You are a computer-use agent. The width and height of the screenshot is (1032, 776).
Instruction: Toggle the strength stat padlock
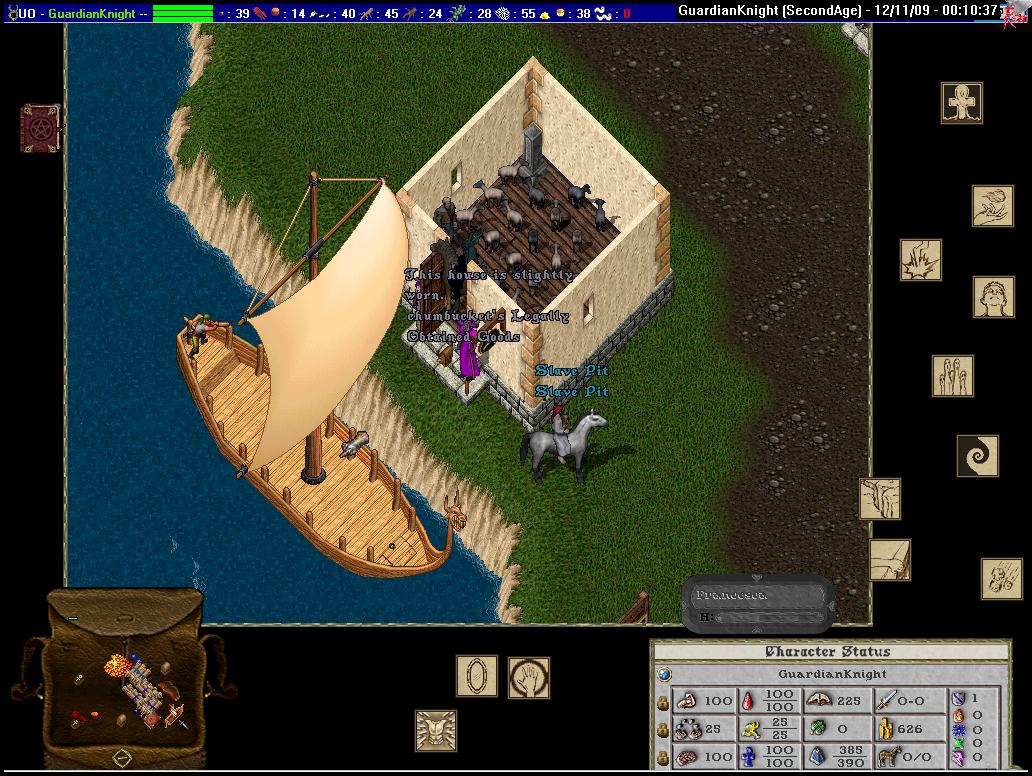662,701
